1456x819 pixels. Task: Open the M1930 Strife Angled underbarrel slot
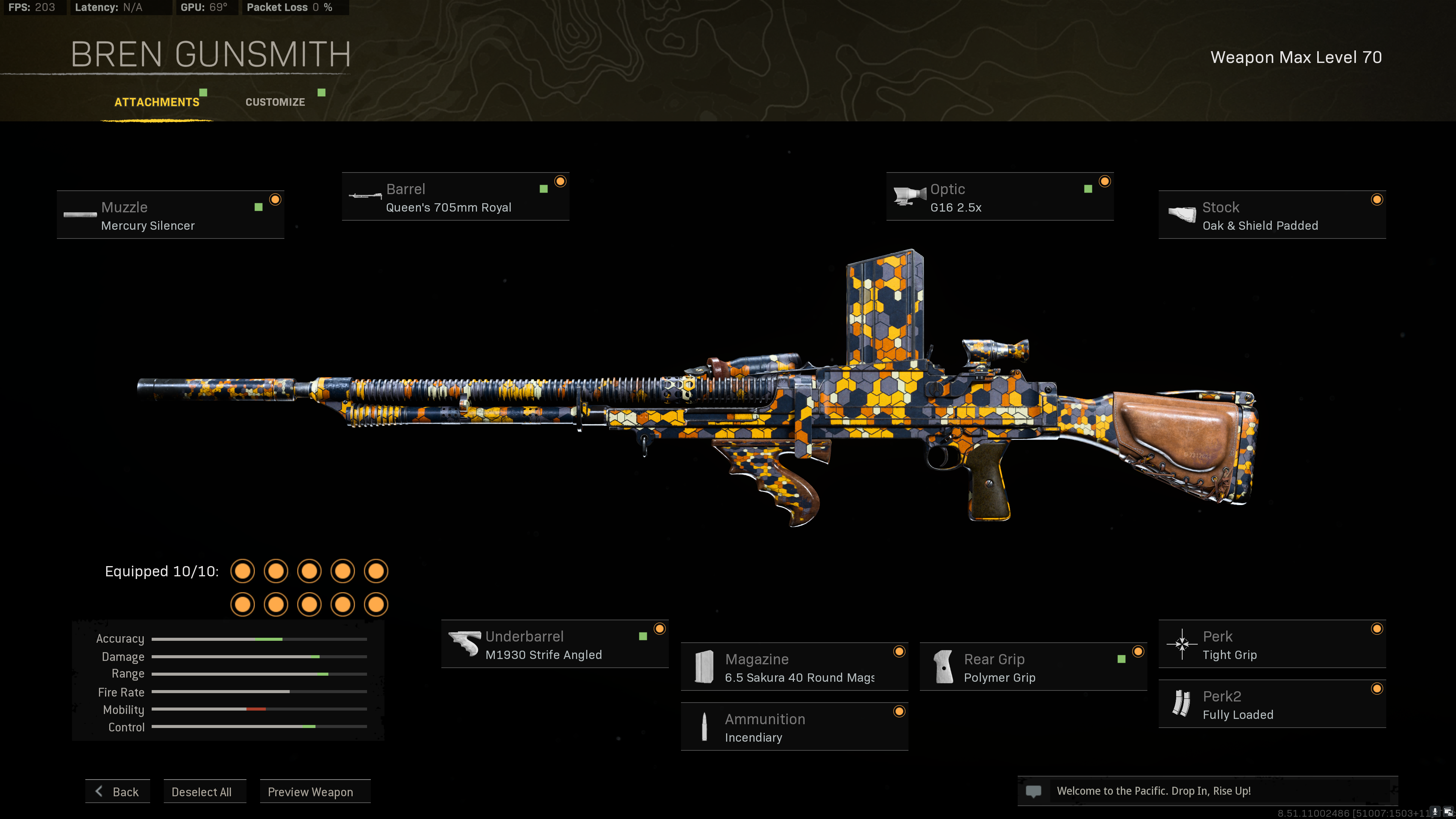554,644
